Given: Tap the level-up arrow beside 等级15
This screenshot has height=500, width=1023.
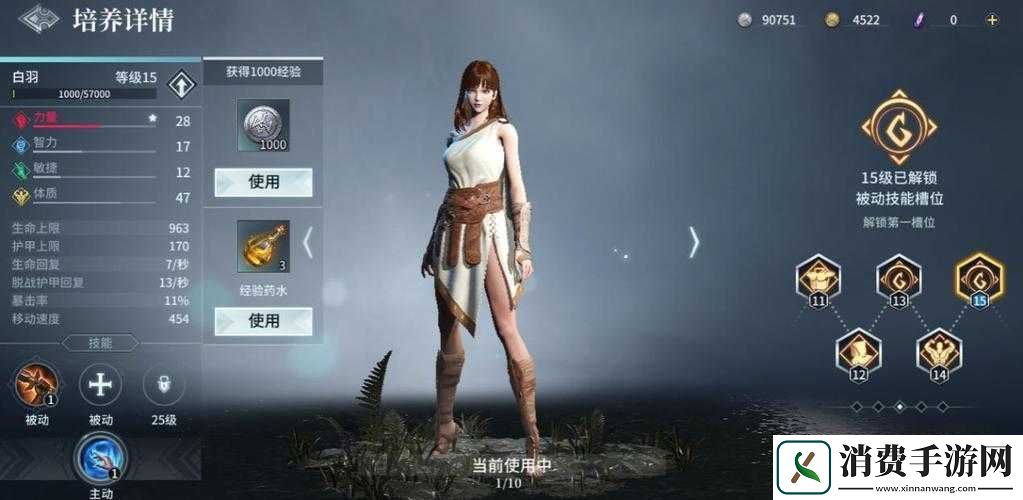Looking at the screenshot, I should click(181, 84).
